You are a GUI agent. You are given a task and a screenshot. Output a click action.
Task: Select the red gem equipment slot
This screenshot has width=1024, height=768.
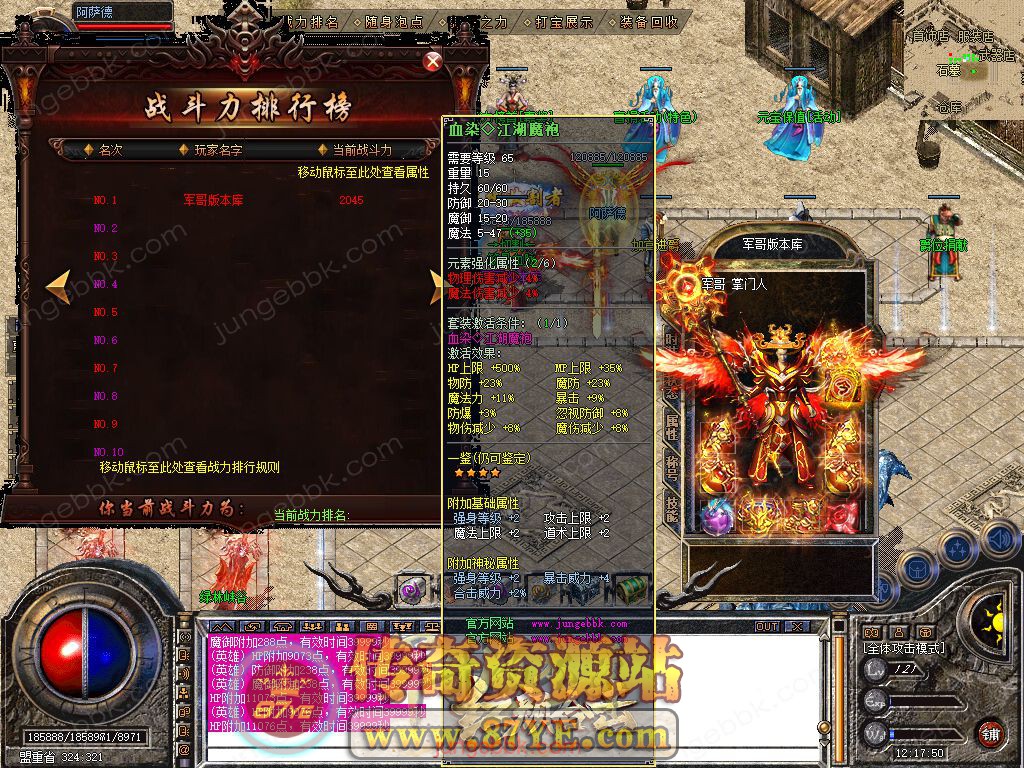(x=842, y=517)
